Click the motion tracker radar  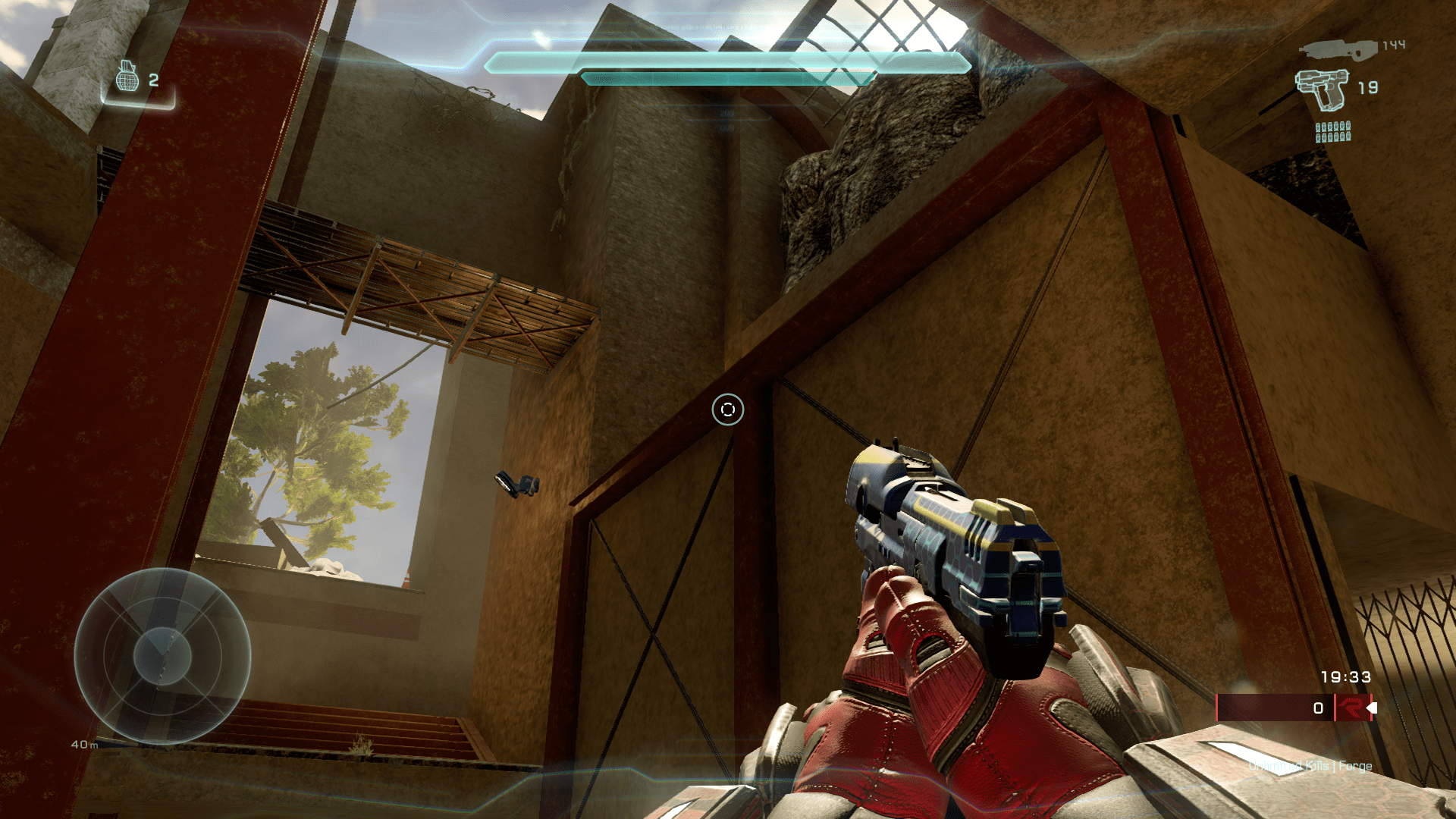pyautogui.click(x=162, y=656)
